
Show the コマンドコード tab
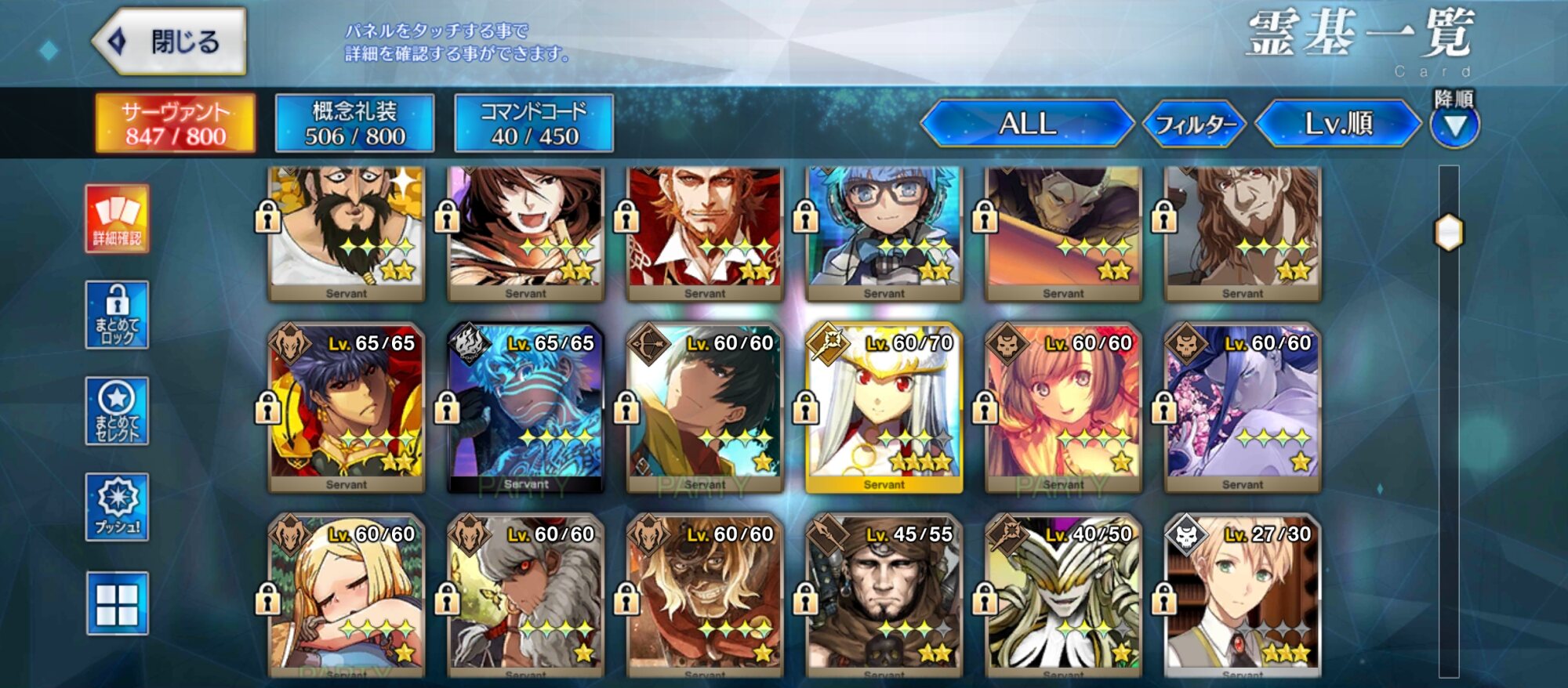[534, 123]
